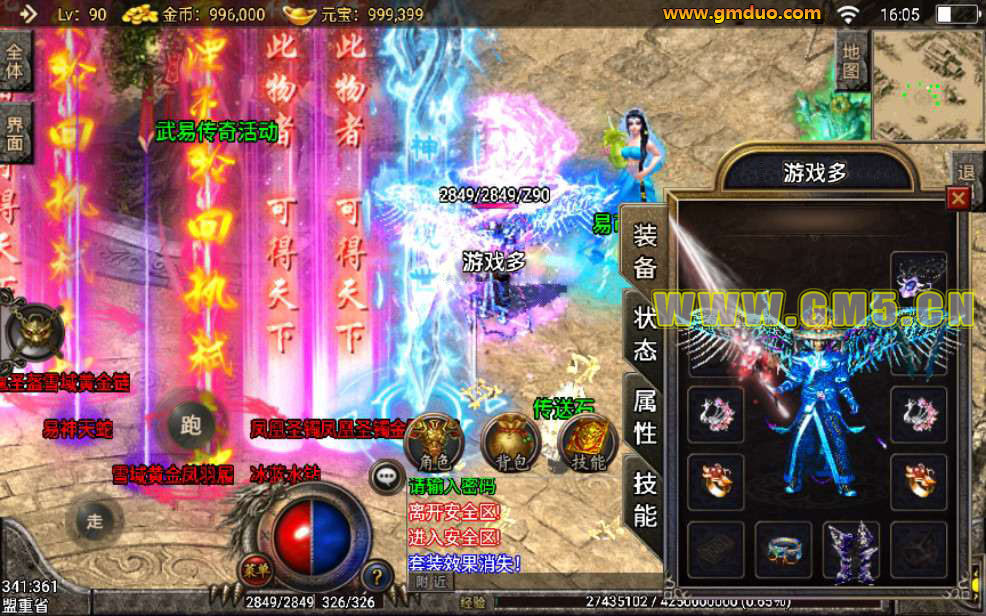Click the question mark help button
This screenshot has width=986, height=616.
pos(376,576)
